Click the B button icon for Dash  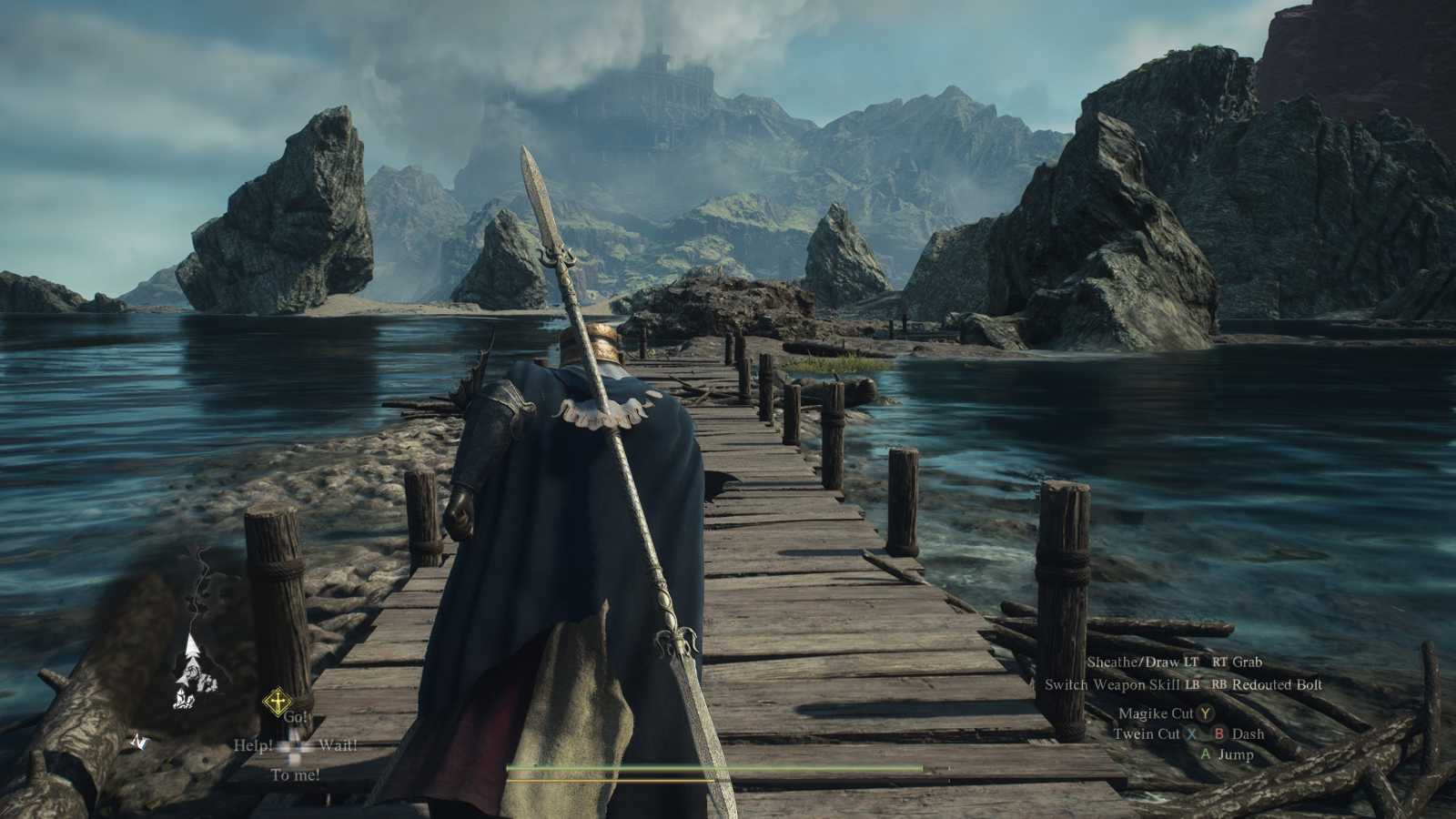point(1219,734)
